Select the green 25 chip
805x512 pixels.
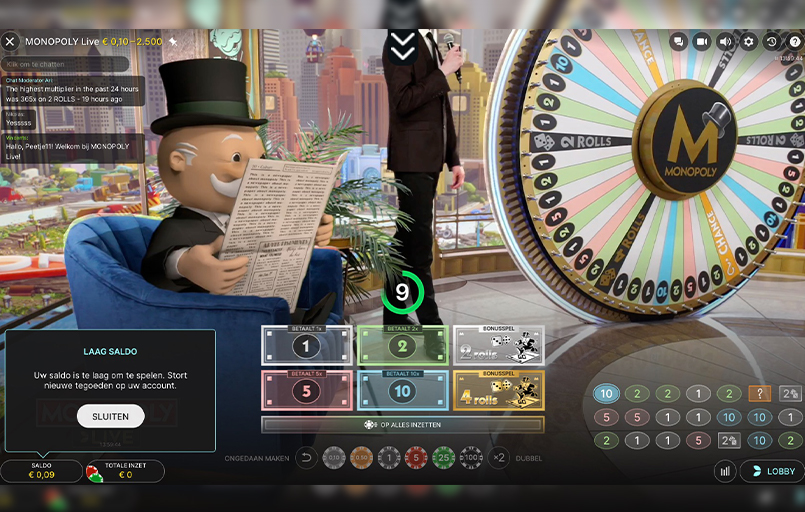pyautogui.click(x=443, y=458)
